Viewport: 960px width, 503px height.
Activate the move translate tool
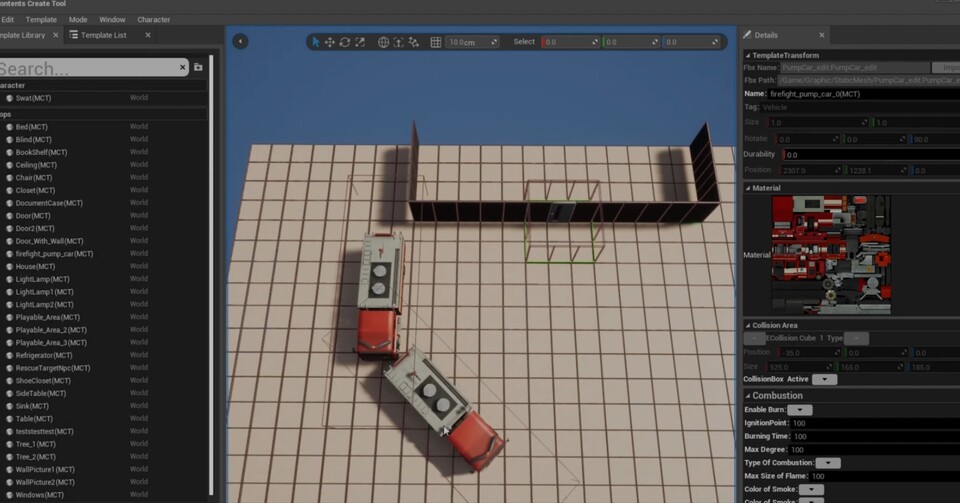[x=330, y=42]
